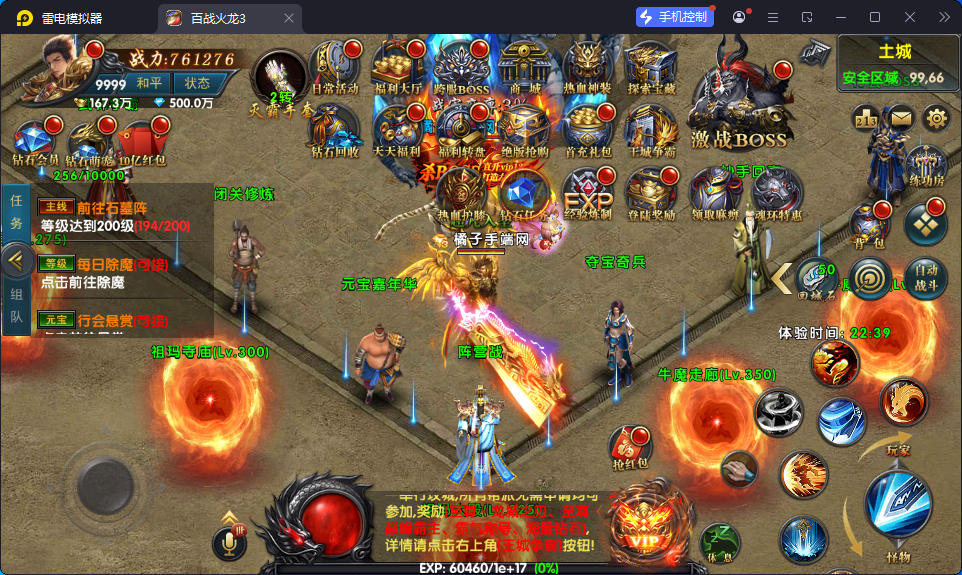Toggle 自动战斗 auto battle
The width and height of the screenshot is (962, 575).
pyautogui.click(x=925, y=277)
